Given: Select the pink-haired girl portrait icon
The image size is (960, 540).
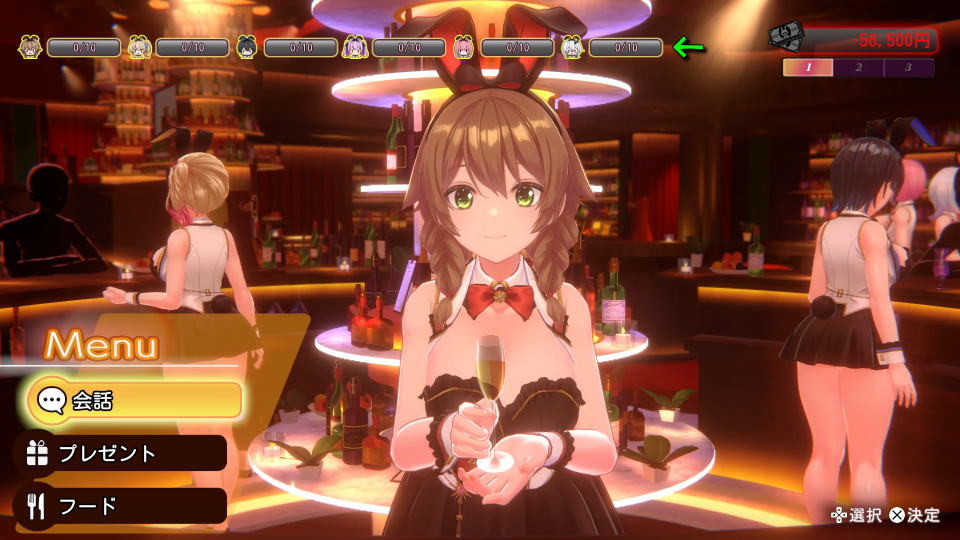Looking at the screenshot, I should pos(464,47).
